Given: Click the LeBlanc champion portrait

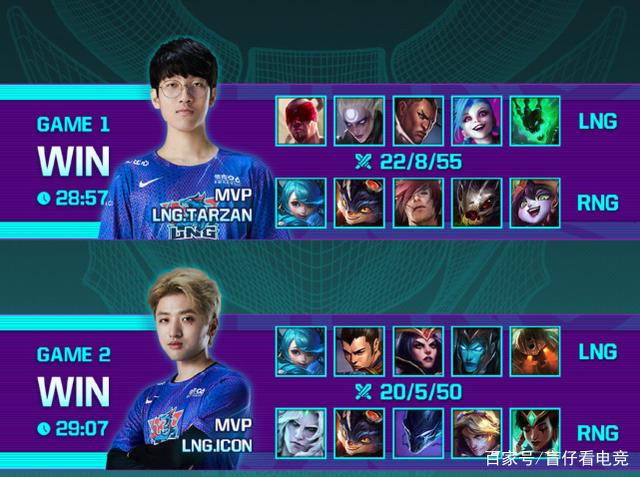Looking at the screenshot, I should (x=418, y=351).
